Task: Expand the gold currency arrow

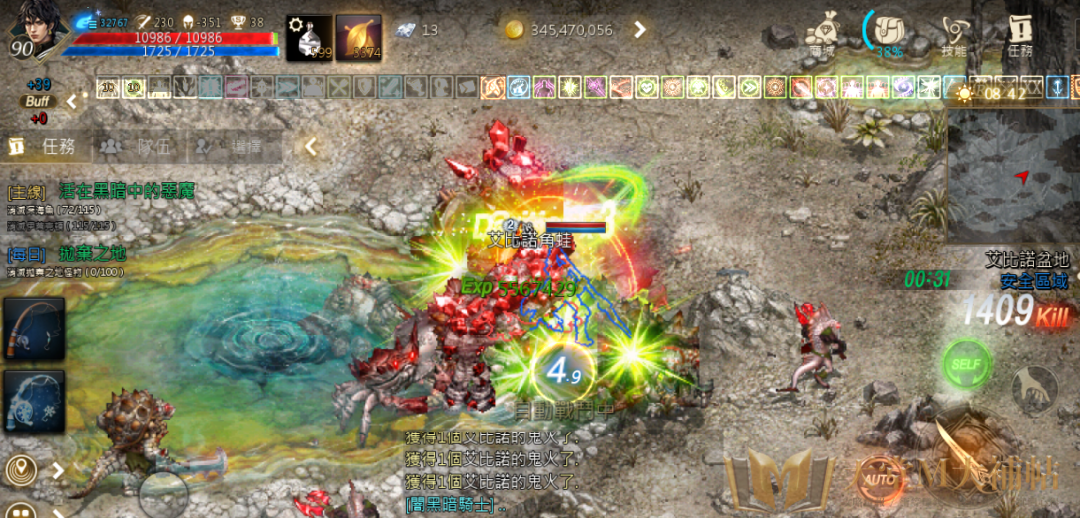Action: [x=640, y=30]
